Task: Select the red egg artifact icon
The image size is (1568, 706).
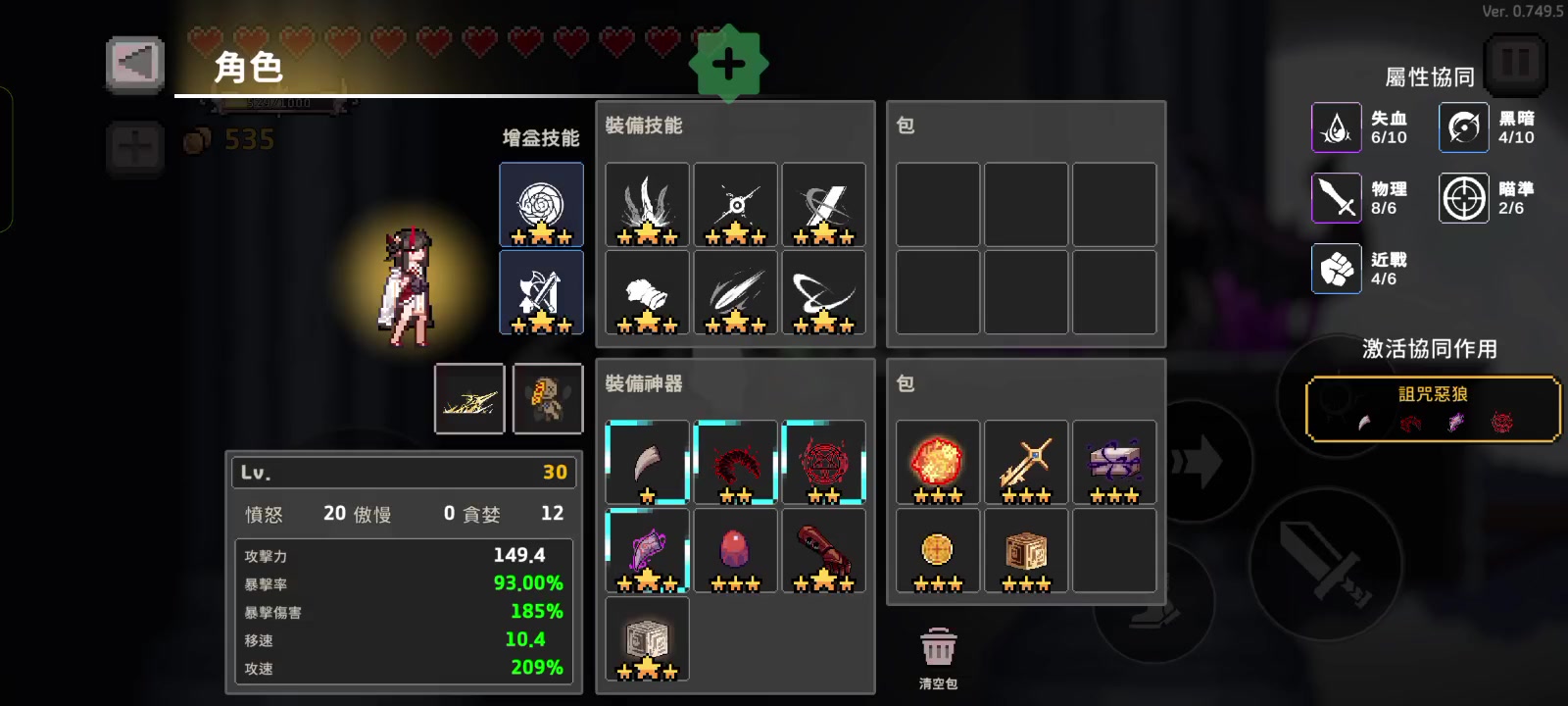Action: click(x=734, y=549)
